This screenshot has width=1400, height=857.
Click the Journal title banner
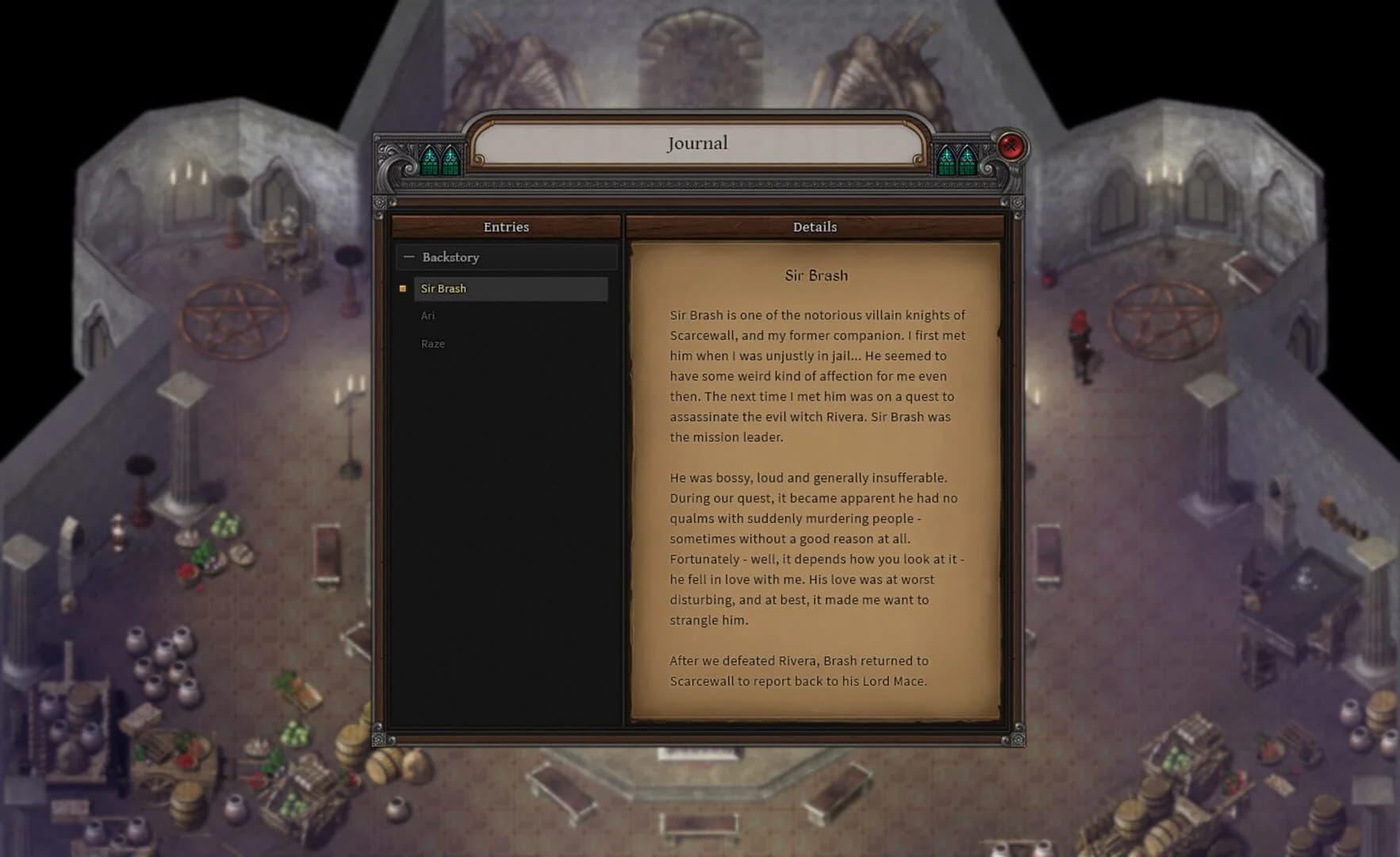(696, 143)
